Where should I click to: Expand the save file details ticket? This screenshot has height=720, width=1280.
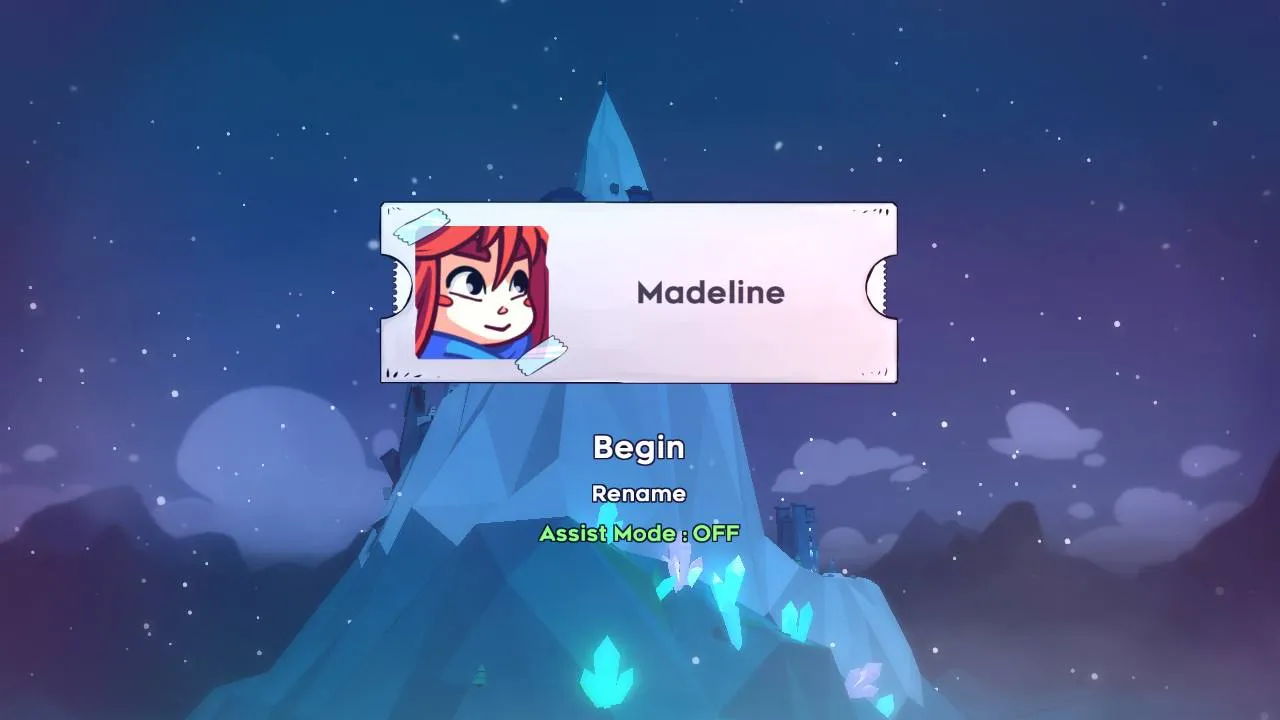(x=640, y=293)
